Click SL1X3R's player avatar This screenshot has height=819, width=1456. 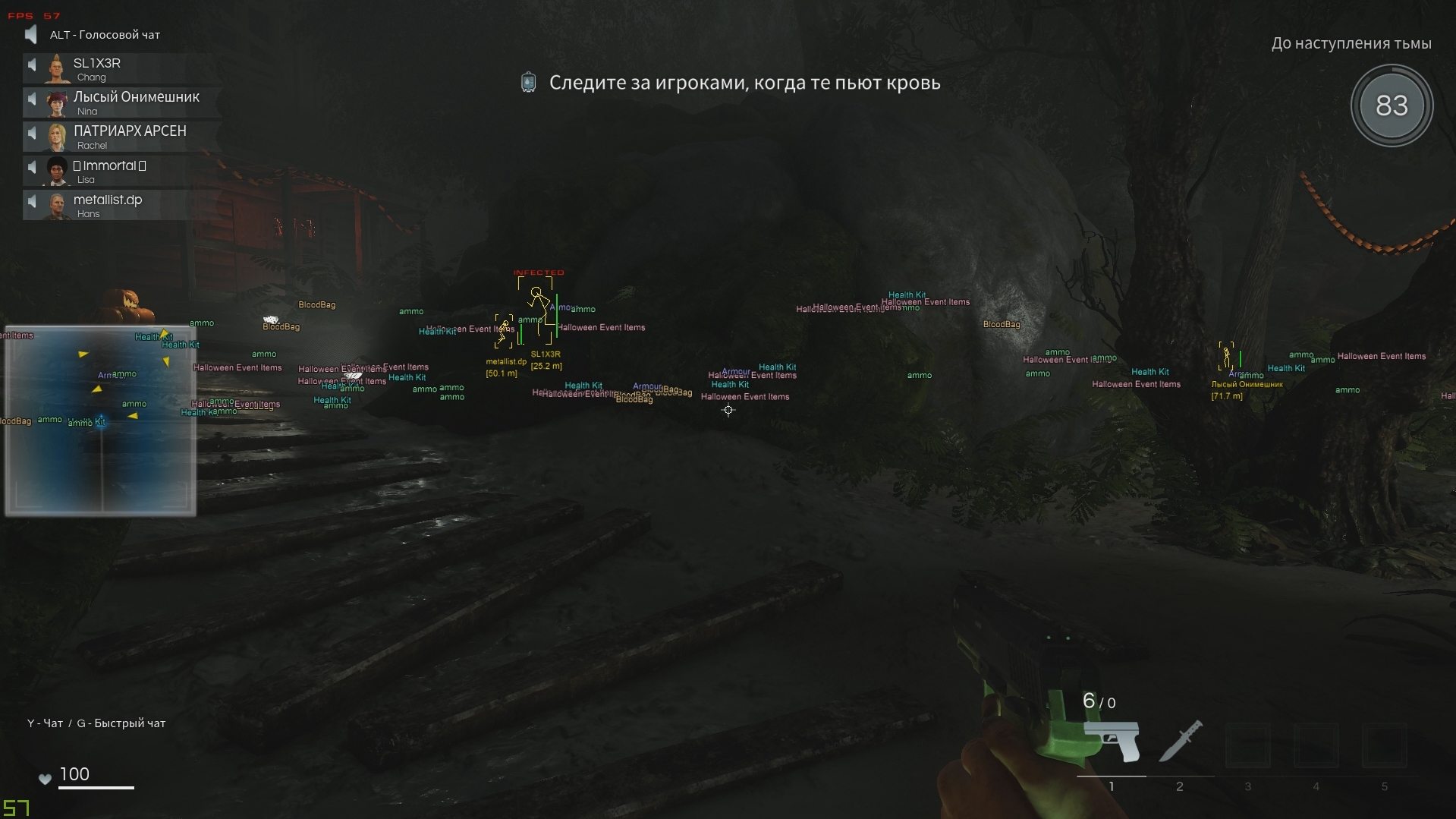tap(55, 68)
